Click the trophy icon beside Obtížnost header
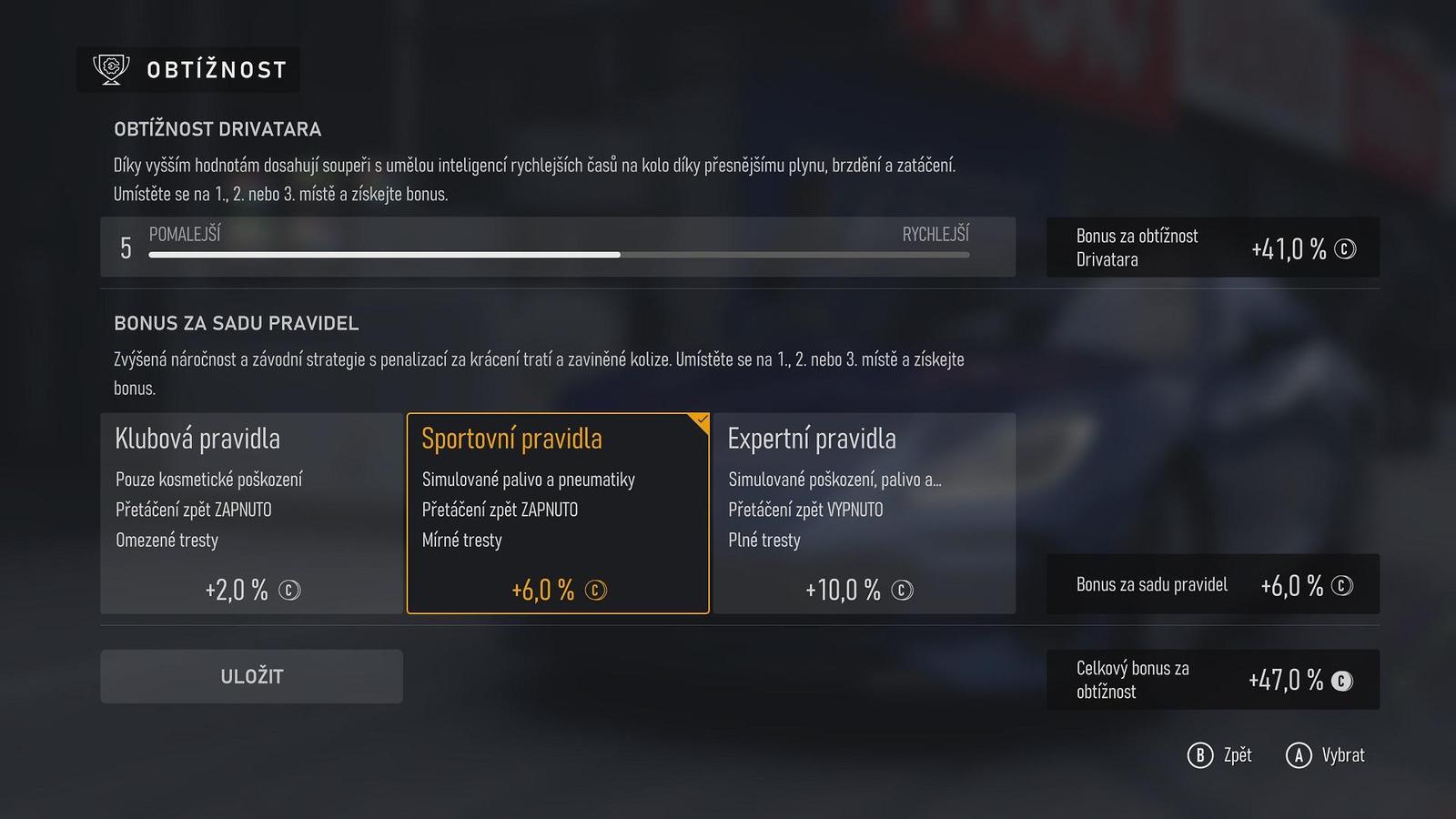Viewport: 1456px width, 819px height. click(110, 68)
